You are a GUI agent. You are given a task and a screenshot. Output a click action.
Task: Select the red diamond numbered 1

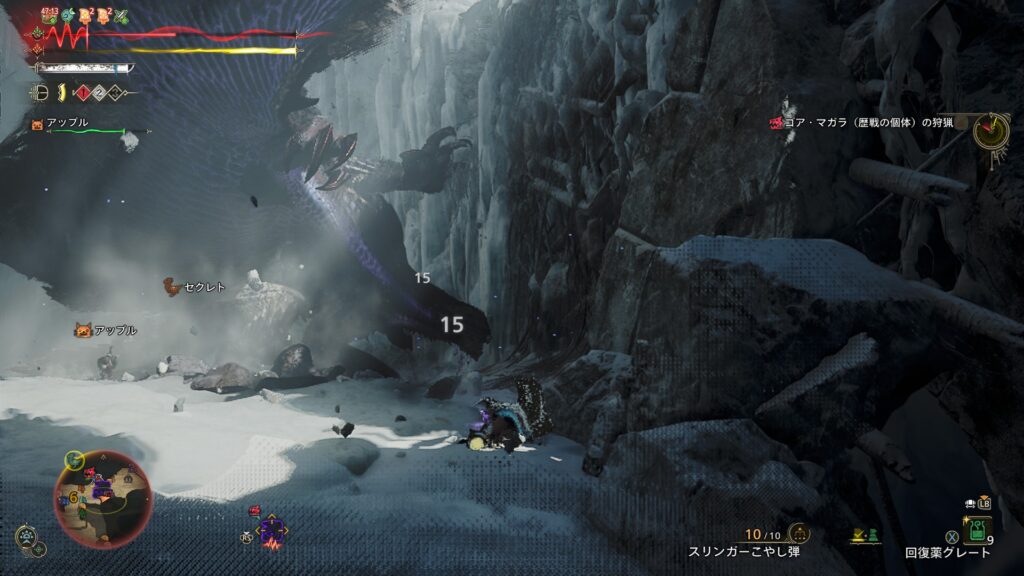84,93
